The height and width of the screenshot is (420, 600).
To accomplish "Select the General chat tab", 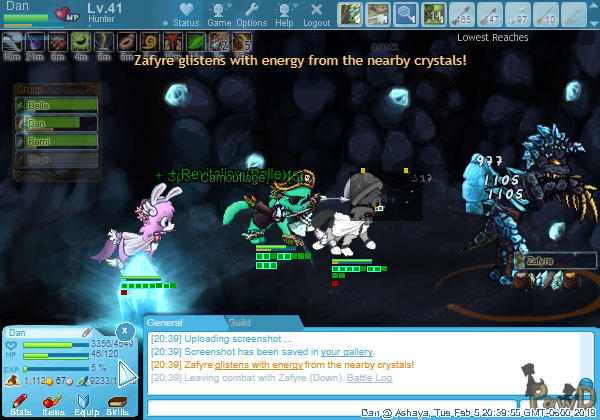I will tap(166, 323).
